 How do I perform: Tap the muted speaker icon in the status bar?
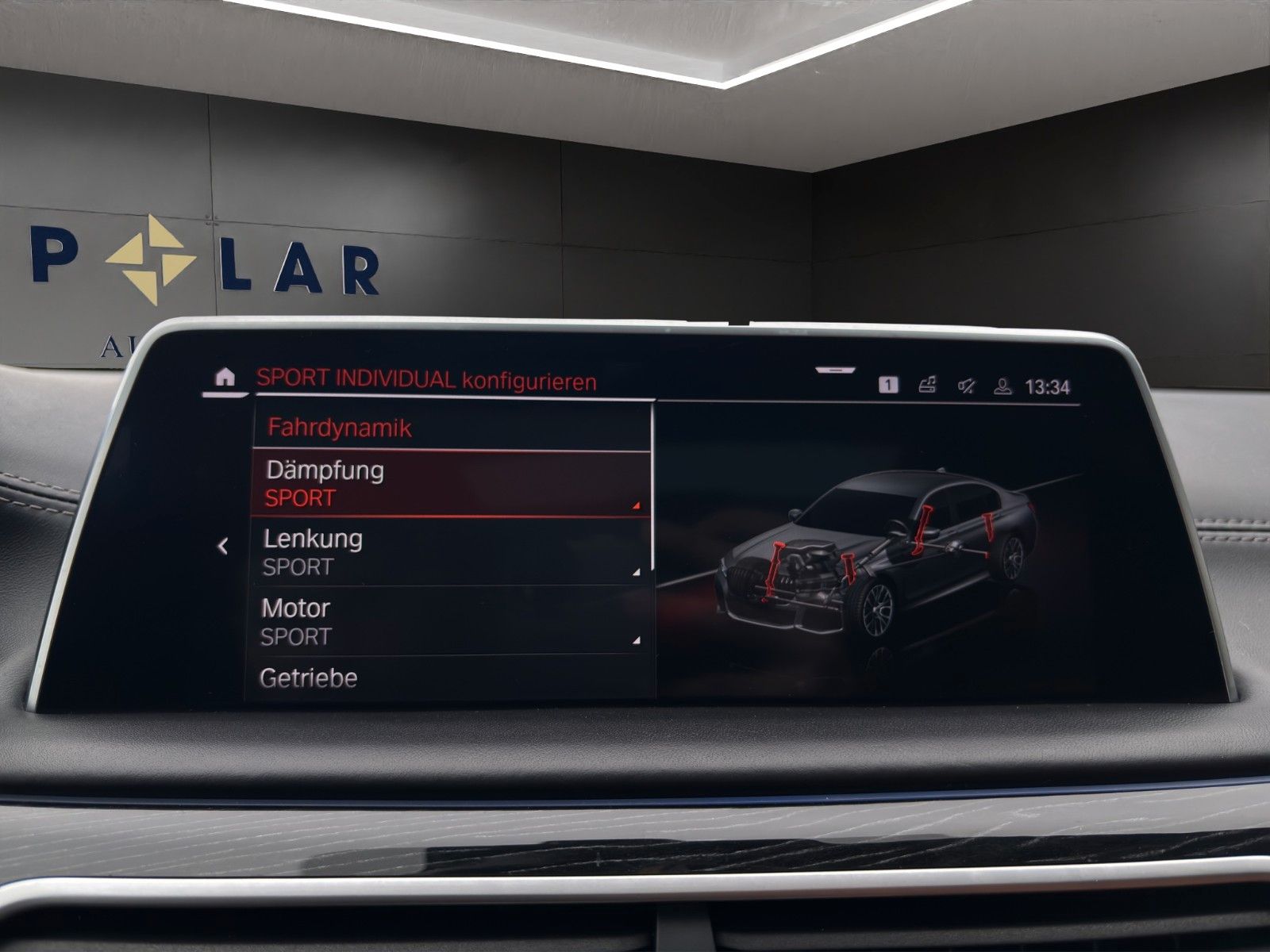pos(967,386)
